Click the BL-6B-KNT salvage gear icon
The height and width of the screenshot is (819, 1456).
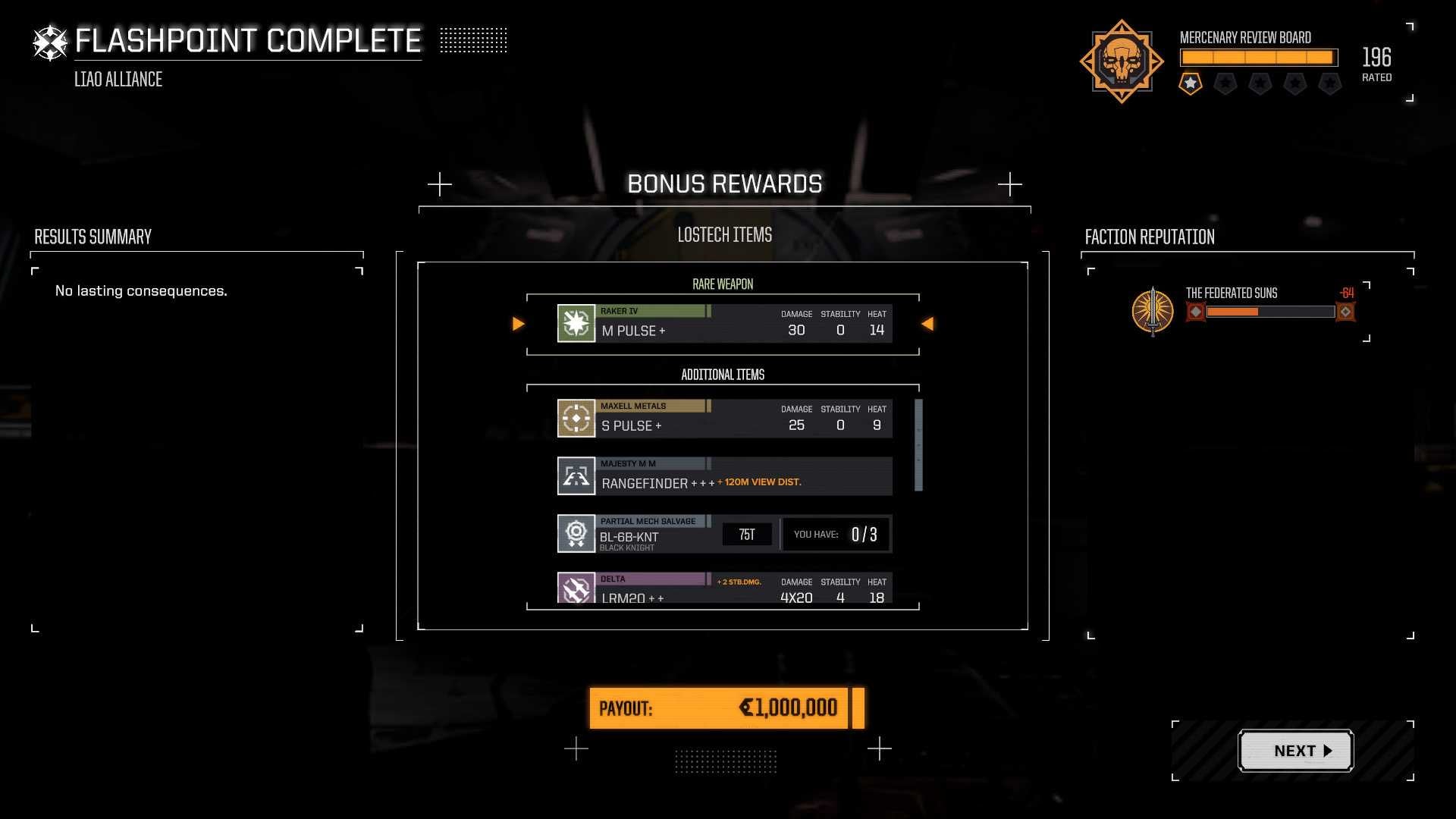point(576,533)
